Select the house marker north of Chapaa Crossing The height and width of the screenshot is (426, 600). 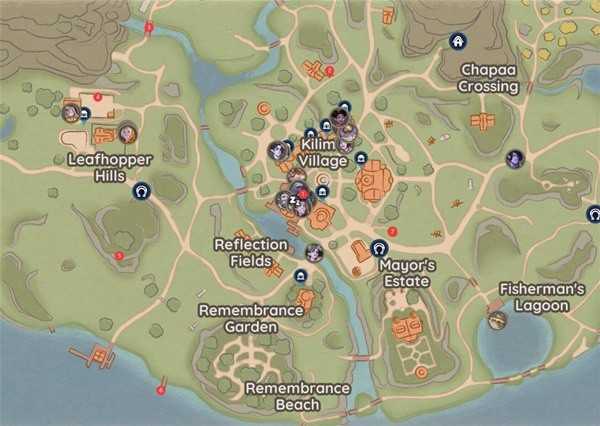[x=457, y=42]
